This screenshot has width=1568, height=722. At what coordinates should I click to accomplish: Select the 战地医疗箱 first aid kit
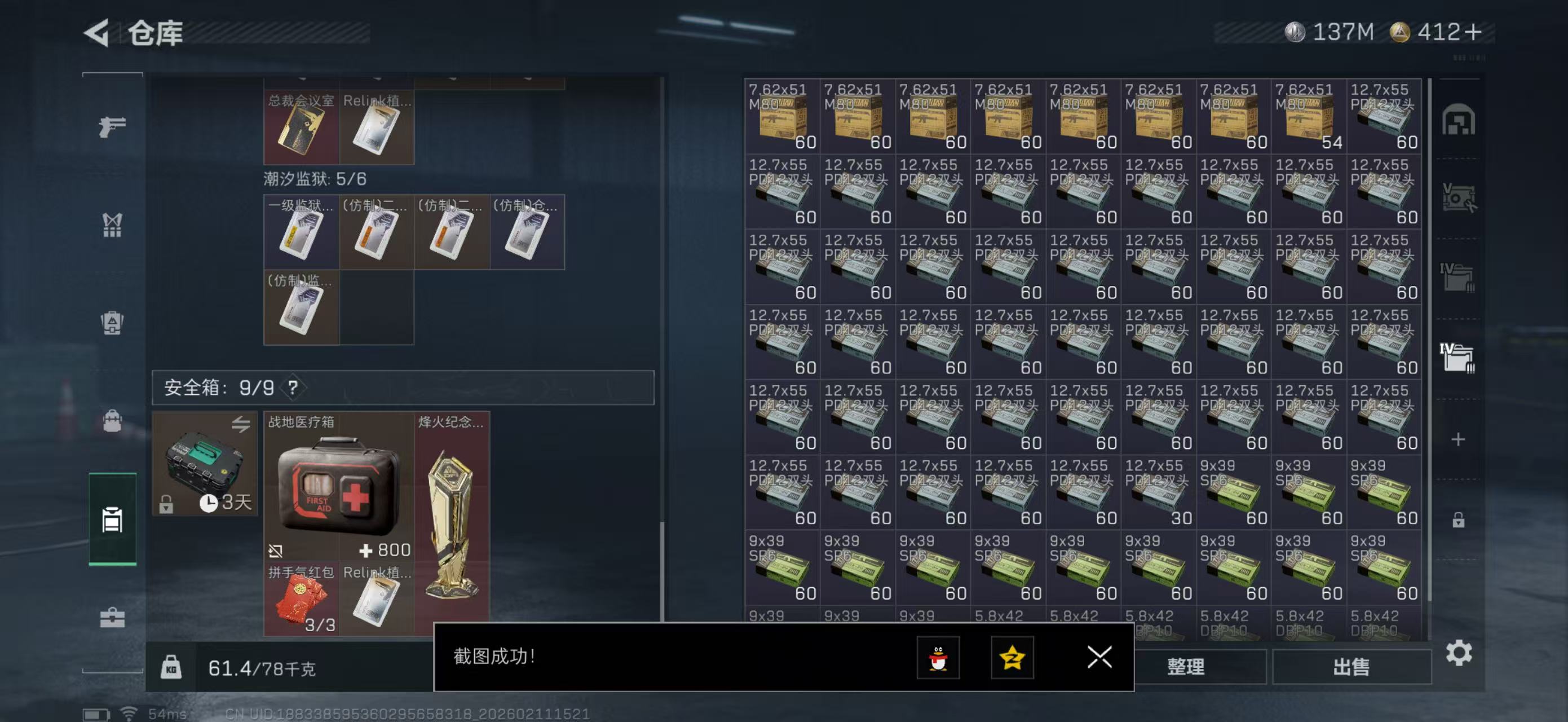click(338, 487)
